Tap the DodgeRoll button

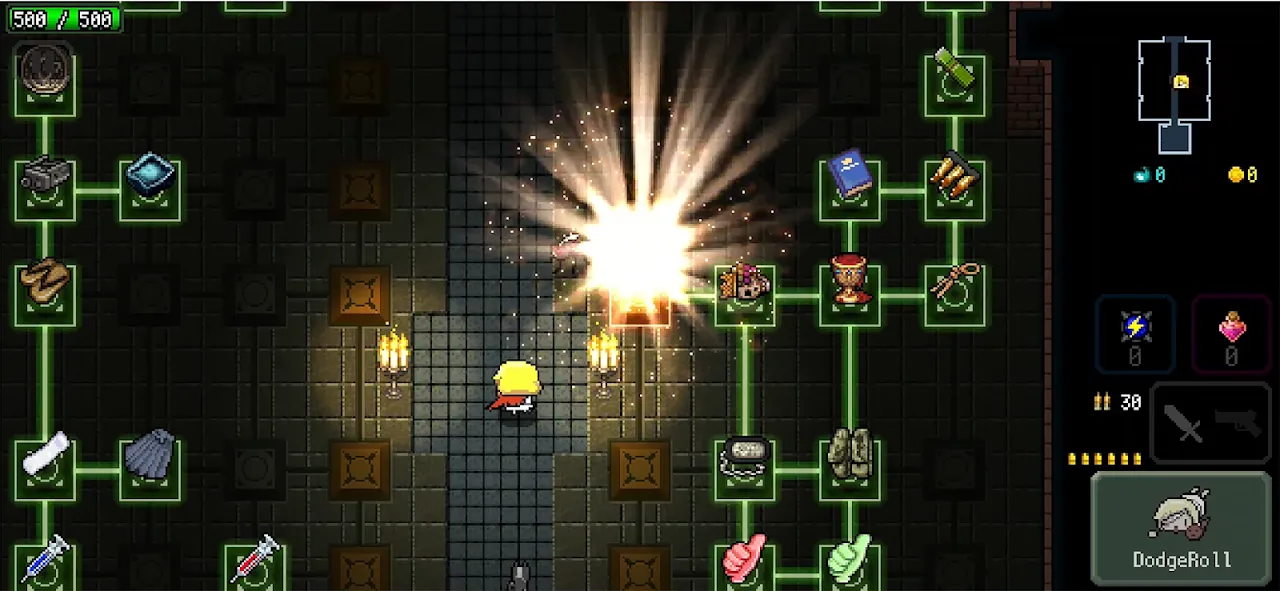point(1182,528)
